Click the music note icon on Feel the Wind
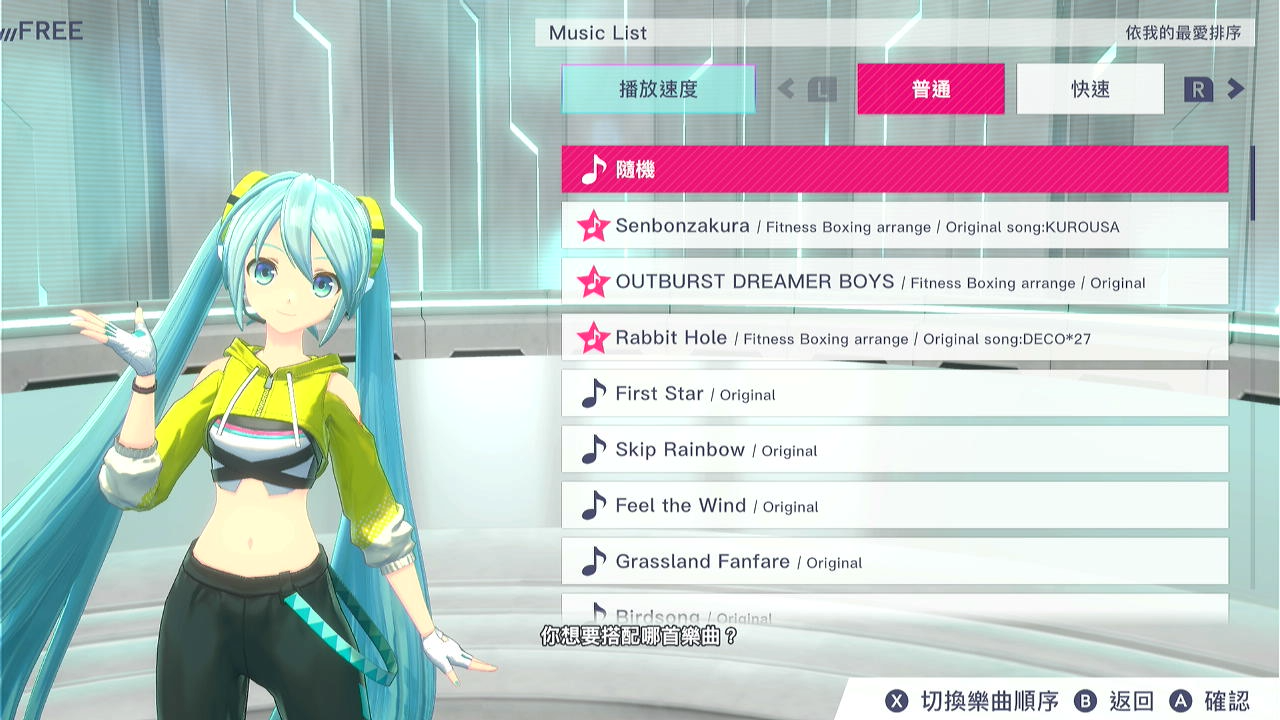 tap(593, 505)
